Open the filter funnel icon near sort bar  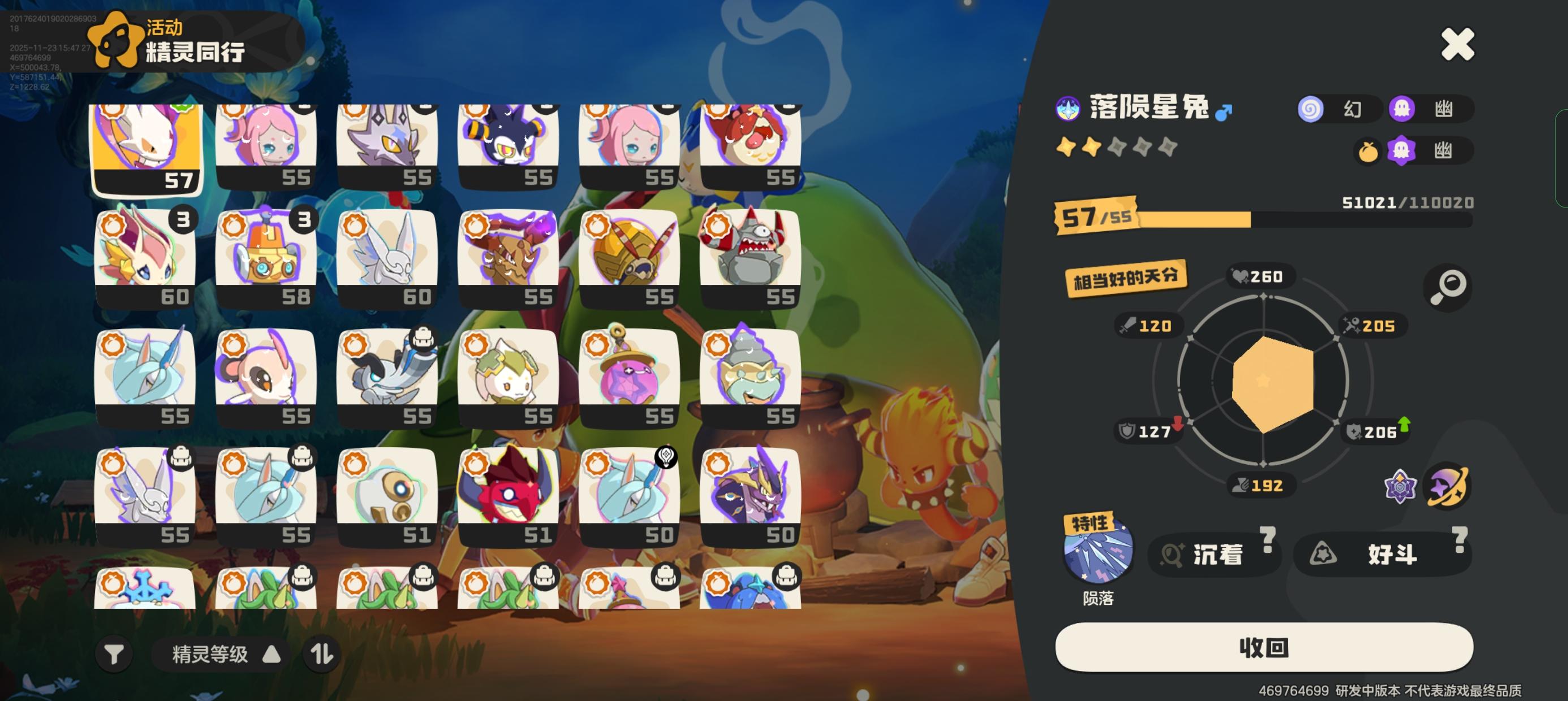point(113,654)
